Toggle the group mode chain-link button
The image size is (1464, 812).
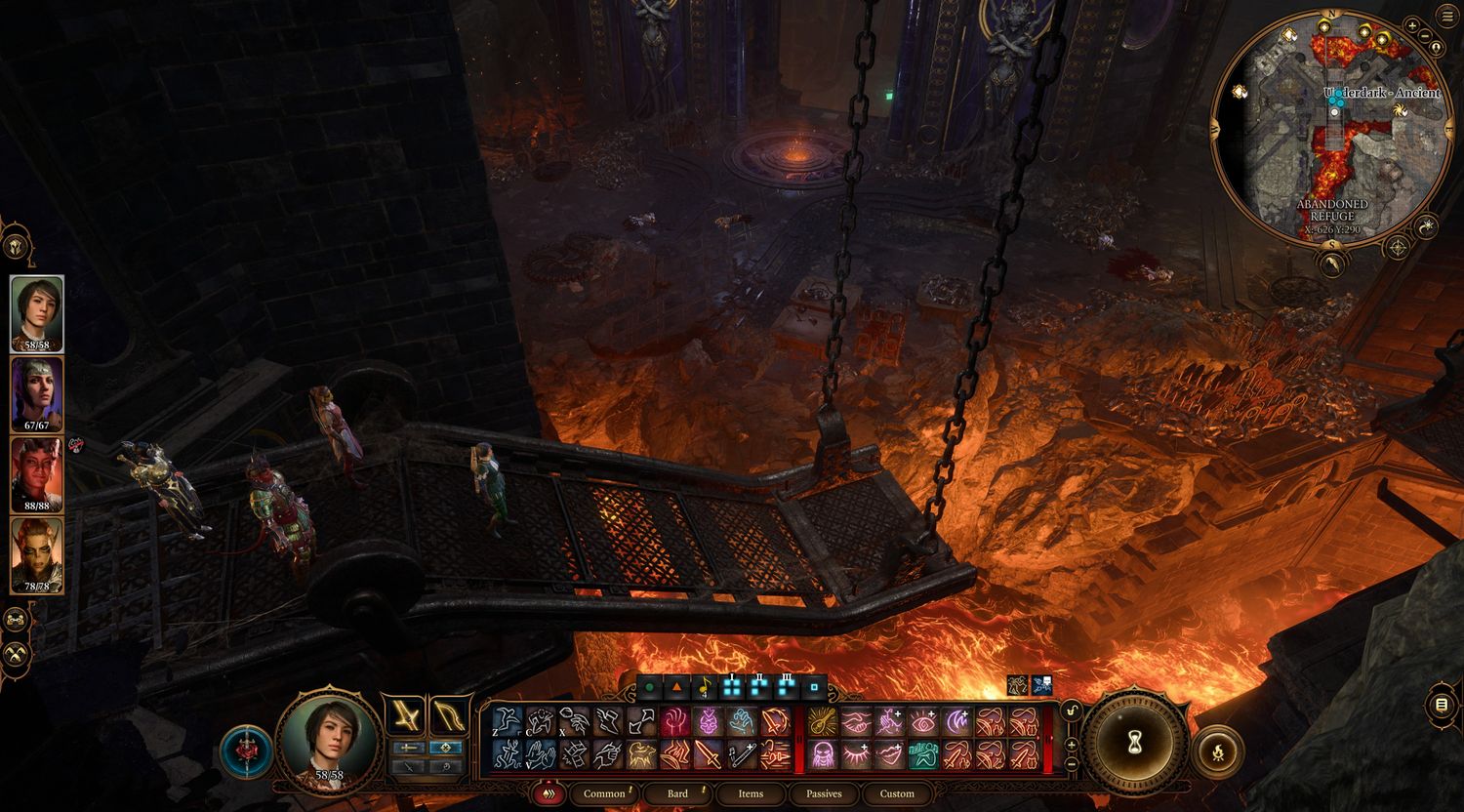[x=16, y=619]
